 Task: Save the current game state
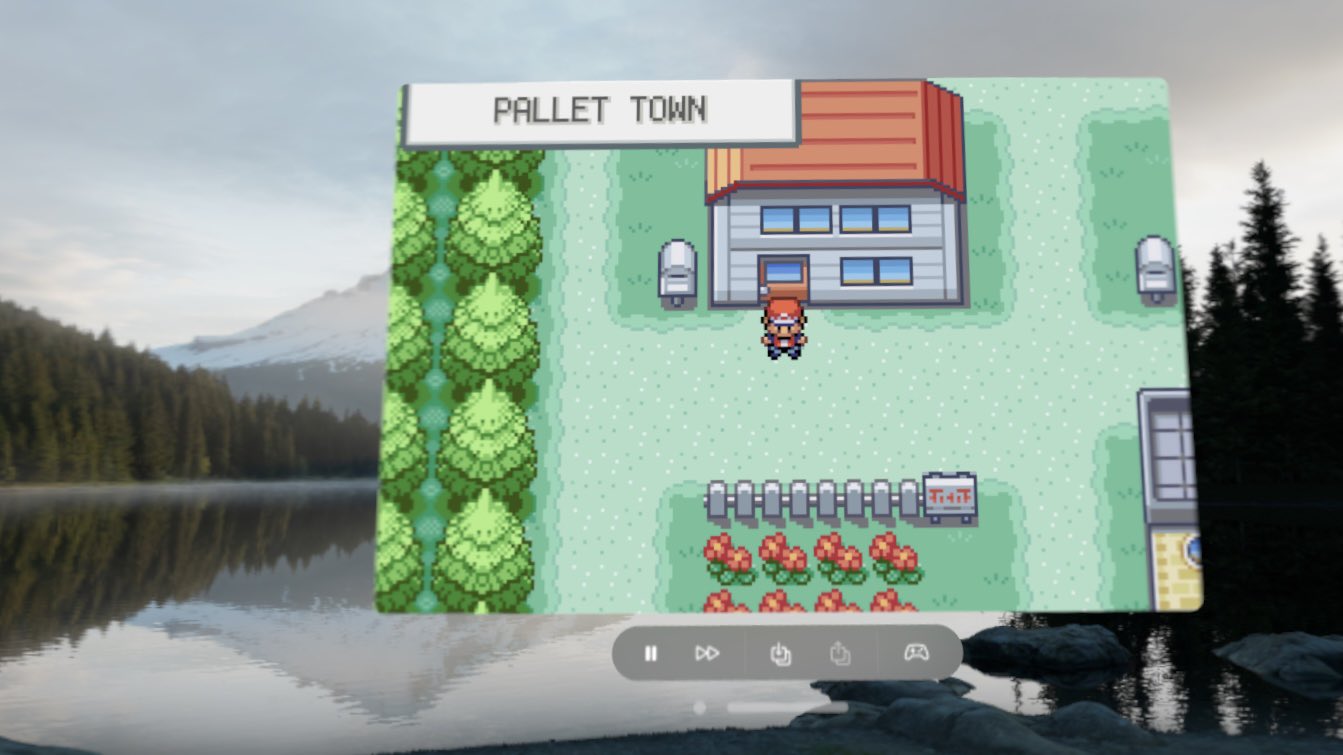(x=780, y=652)
